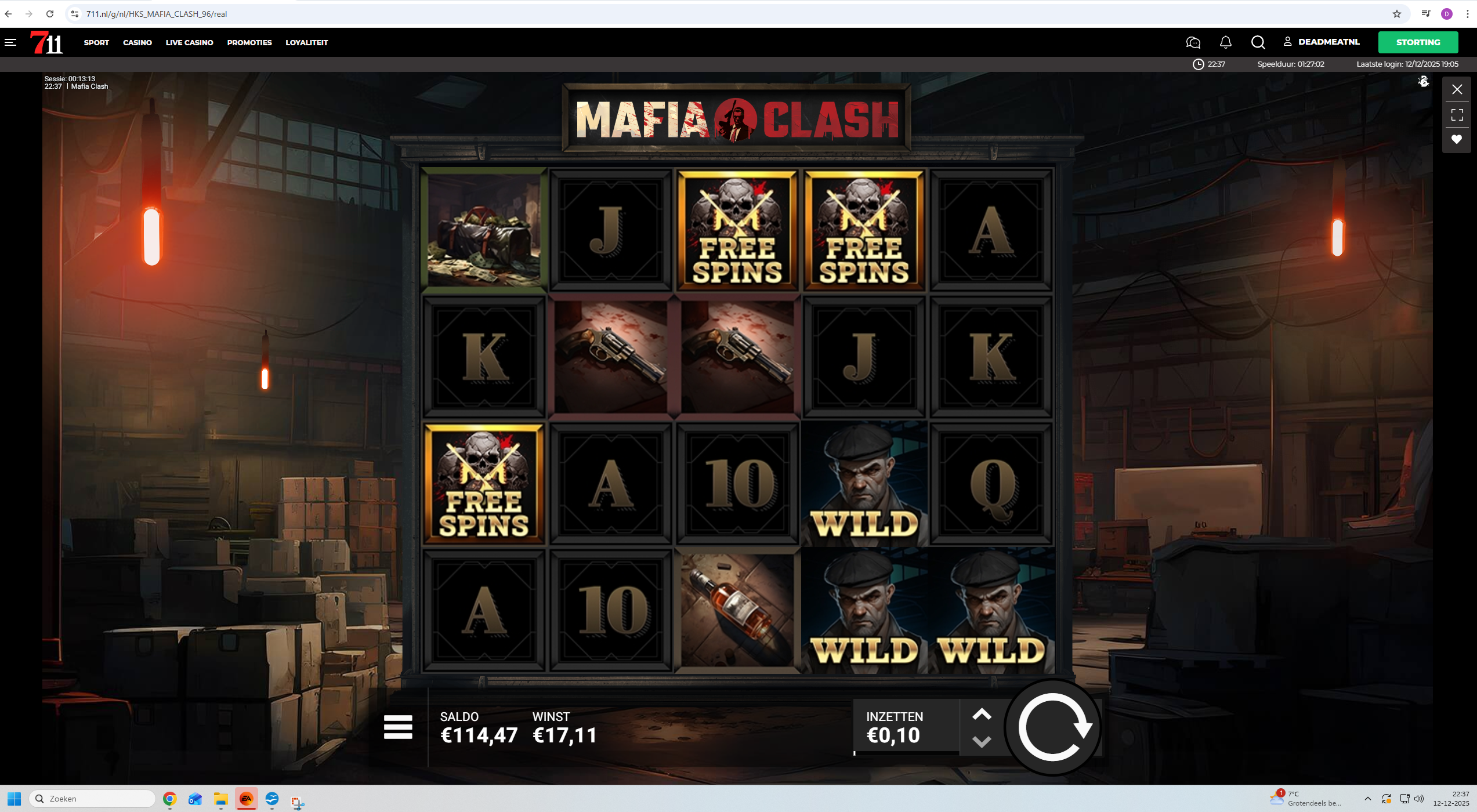Open the LIVE CASINO section
This screenshot has height=812, width=1477.
(x=189, y=42)
